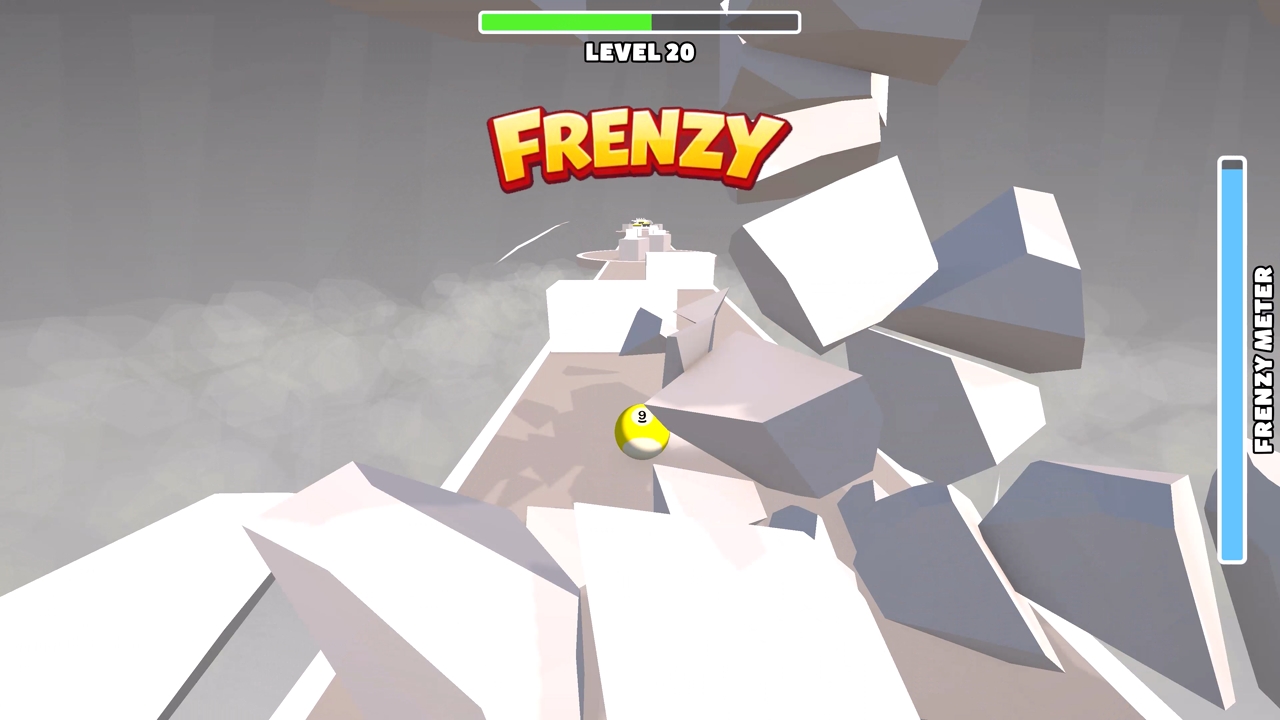Toggle the Frenzy Meter bar
The image size is (1280, 720).
[1232, 360]
